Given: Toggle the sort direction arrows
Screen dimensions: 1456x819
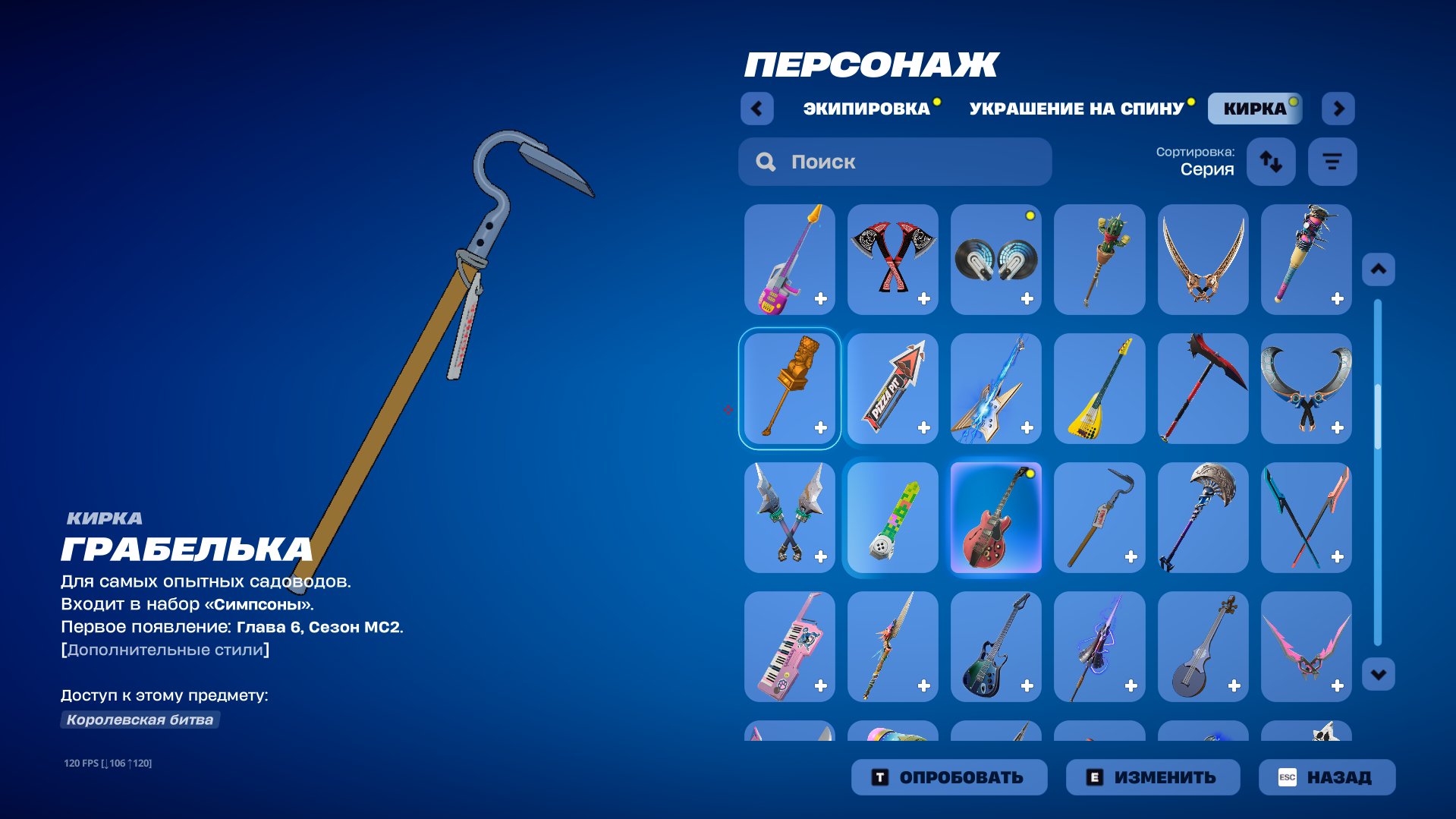Looking at the screenshot, I should coord(1271,161).
